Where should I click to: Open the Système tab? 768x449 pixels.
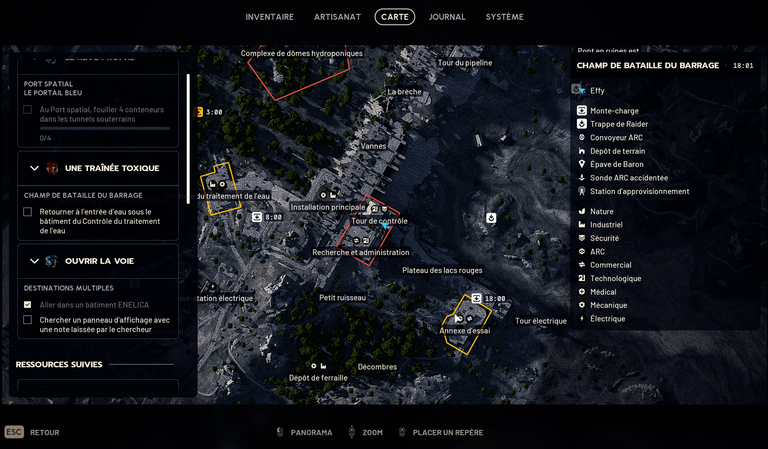pos(504,17)
